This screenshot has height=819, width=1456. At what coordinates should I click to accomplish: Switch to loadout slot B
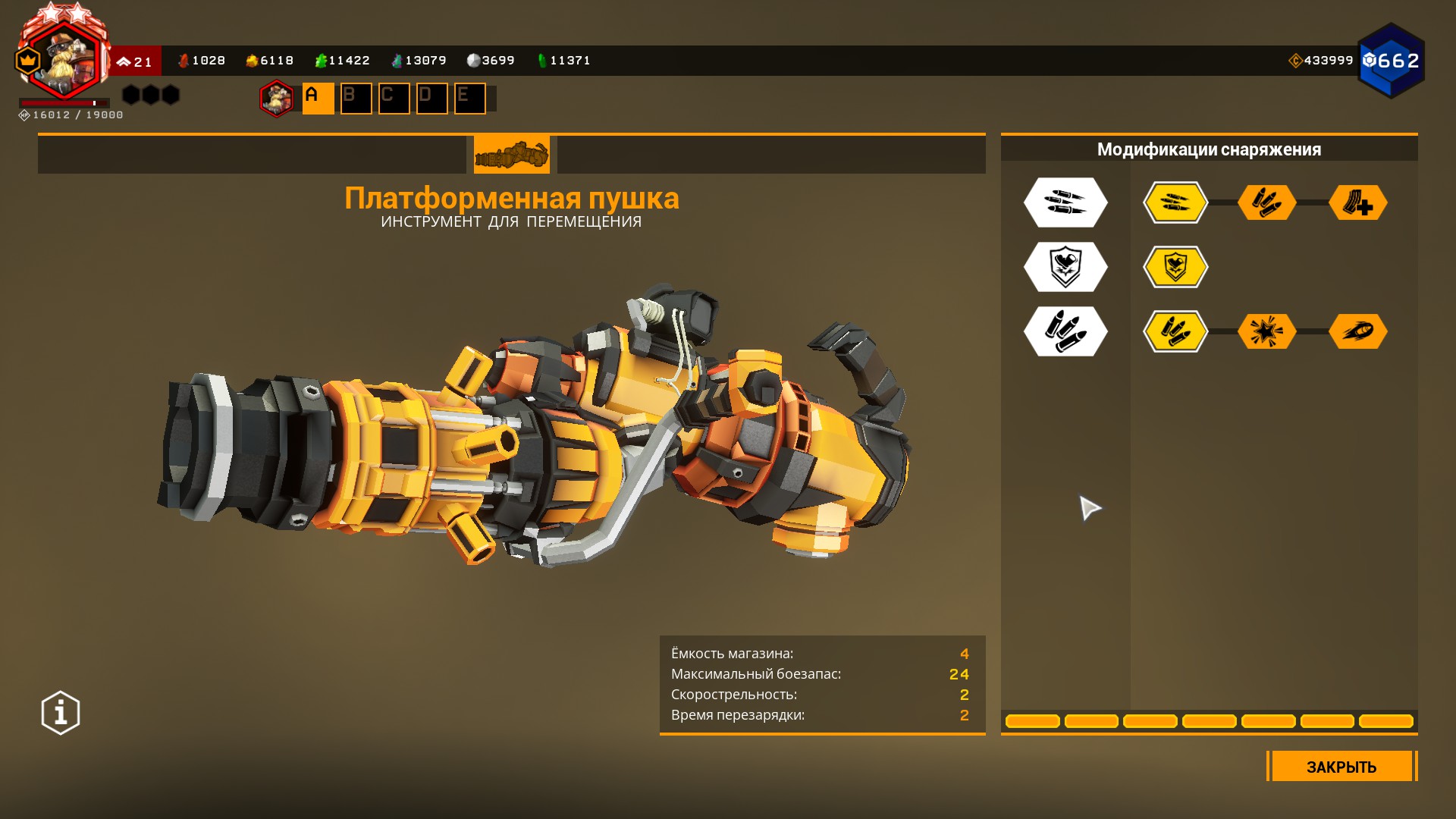pos(356,98)
